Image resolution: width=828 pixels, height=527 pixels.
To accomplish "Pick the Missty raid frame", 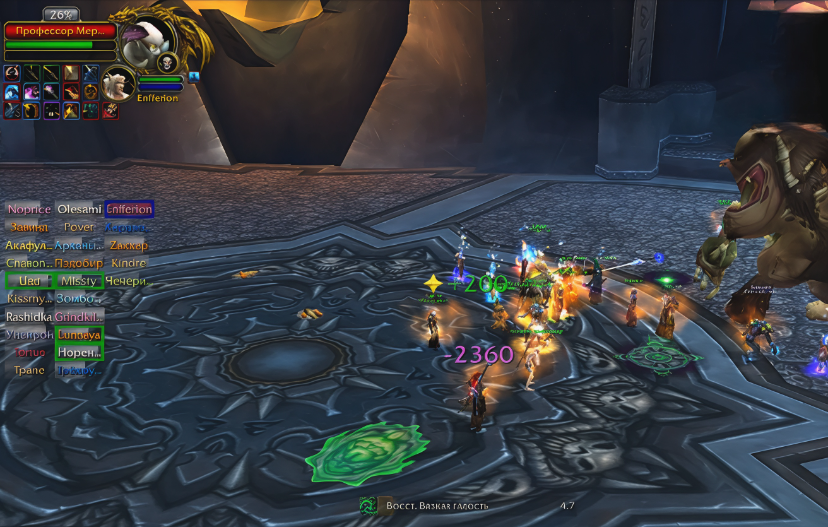I will point(79,281).
